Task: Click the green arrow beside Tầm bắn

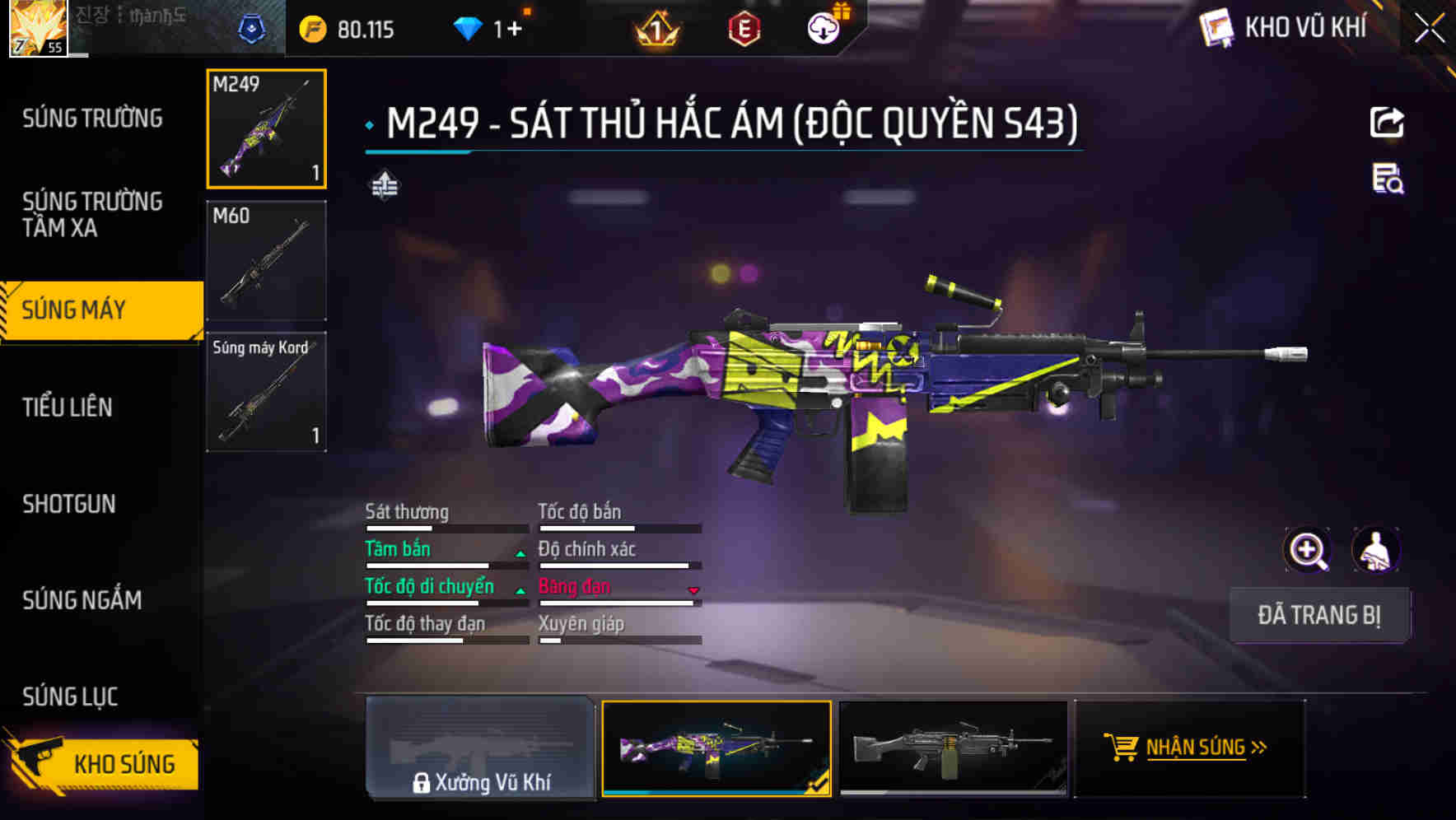Action: click(520, 553)
